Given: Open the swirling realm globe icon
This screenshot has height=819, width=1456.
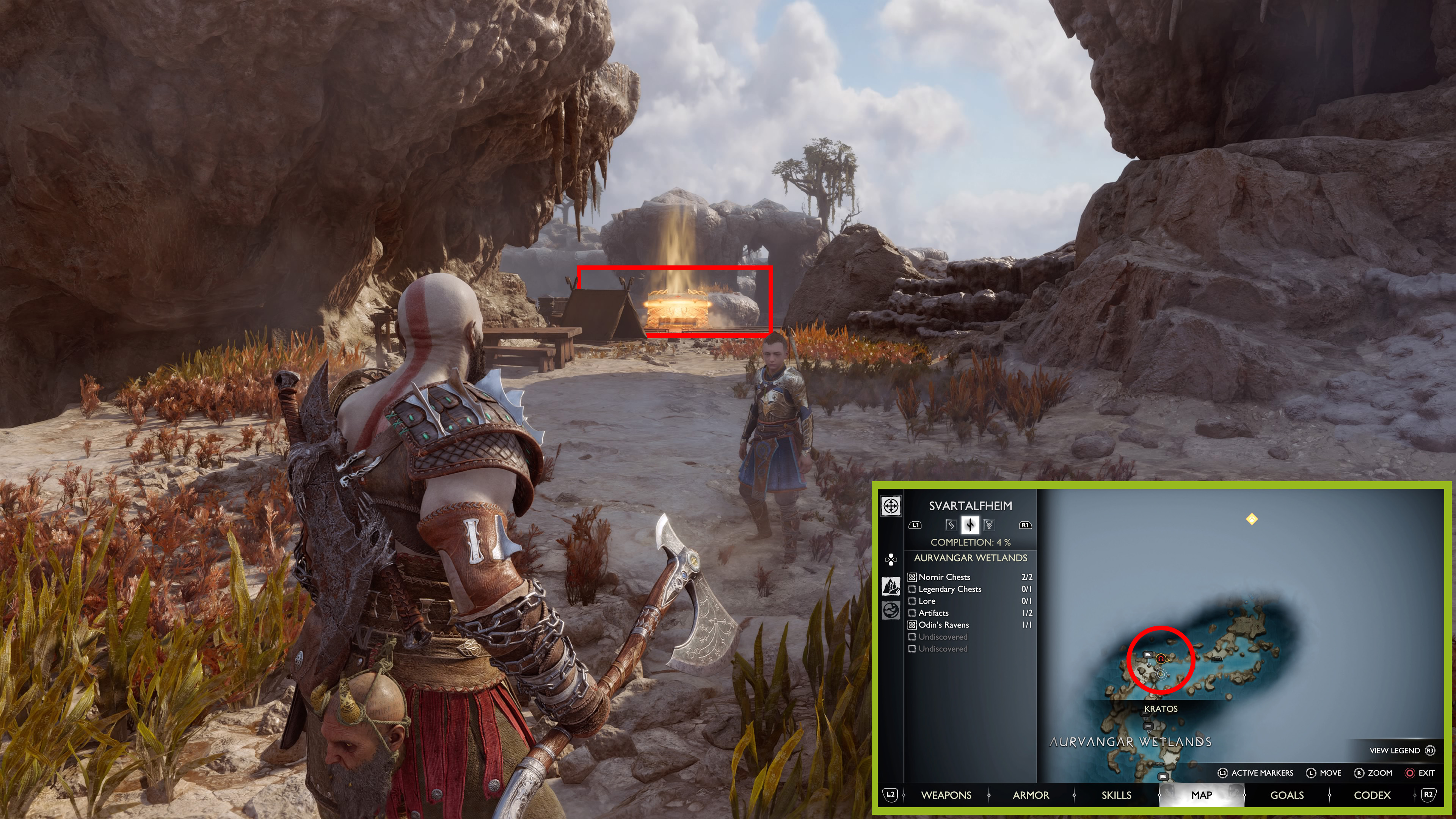Looking at the screenshot, I should [x=891, y=610].
